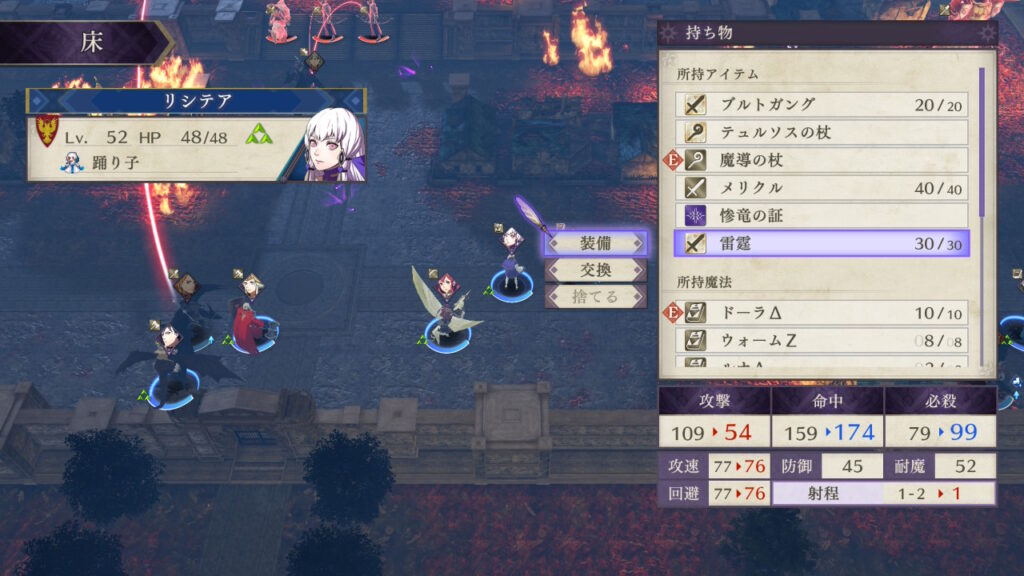Select the ドーラΔ spell
This screenshot has height=576, width=1024.
tap(822, 313)
